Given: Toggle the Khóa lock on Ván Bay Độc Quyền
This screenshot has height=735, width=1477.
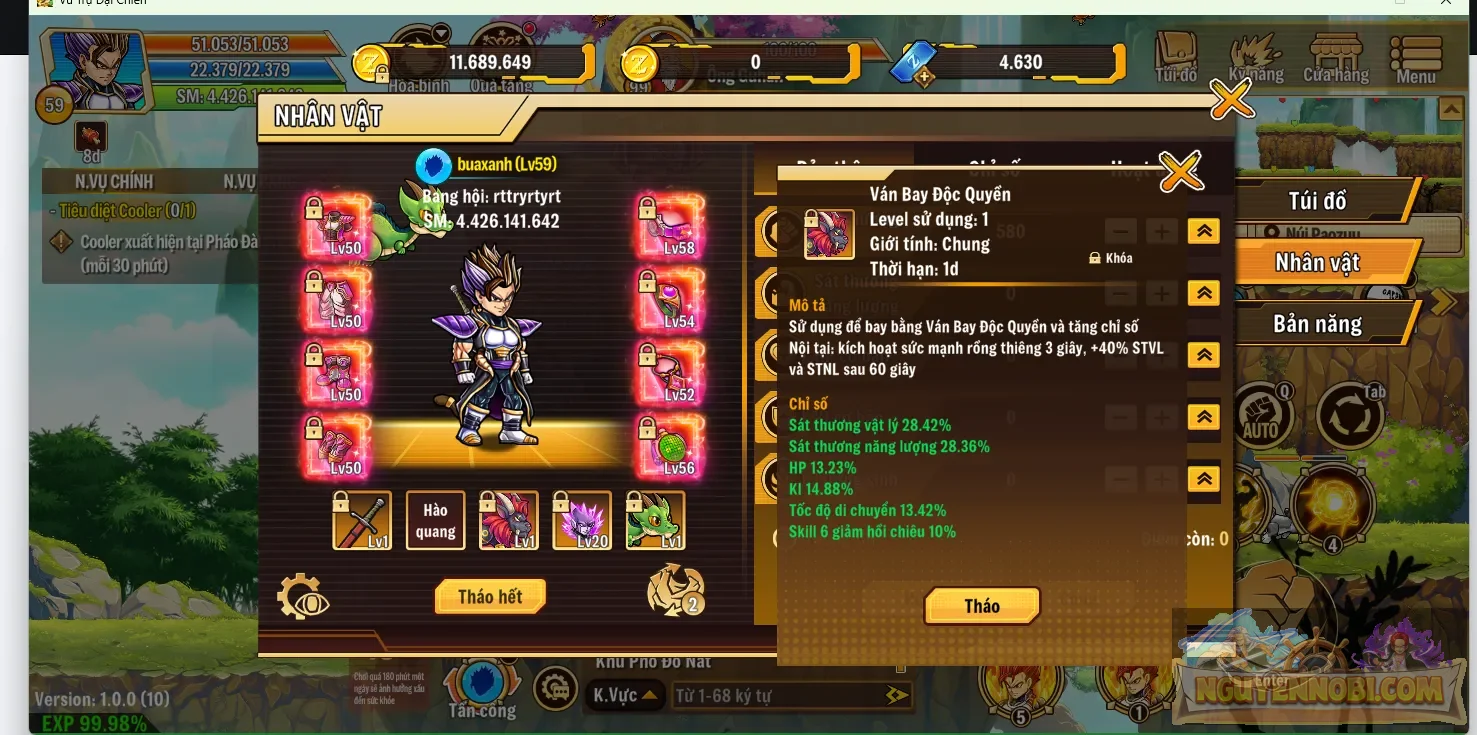Looking at the screenshot, I should point(1111,257).
